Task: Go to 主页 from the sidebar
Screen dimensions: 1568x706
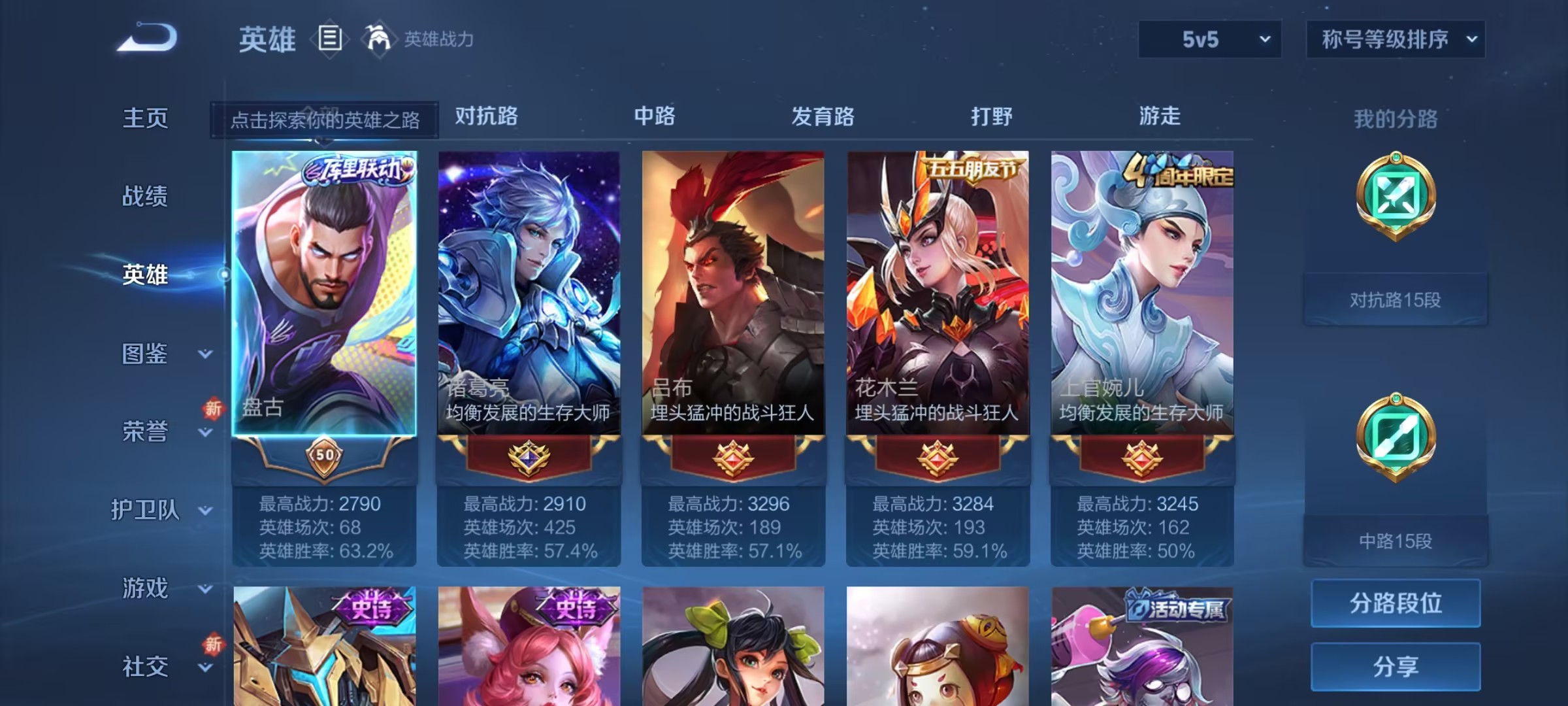Action: [145, 118]
